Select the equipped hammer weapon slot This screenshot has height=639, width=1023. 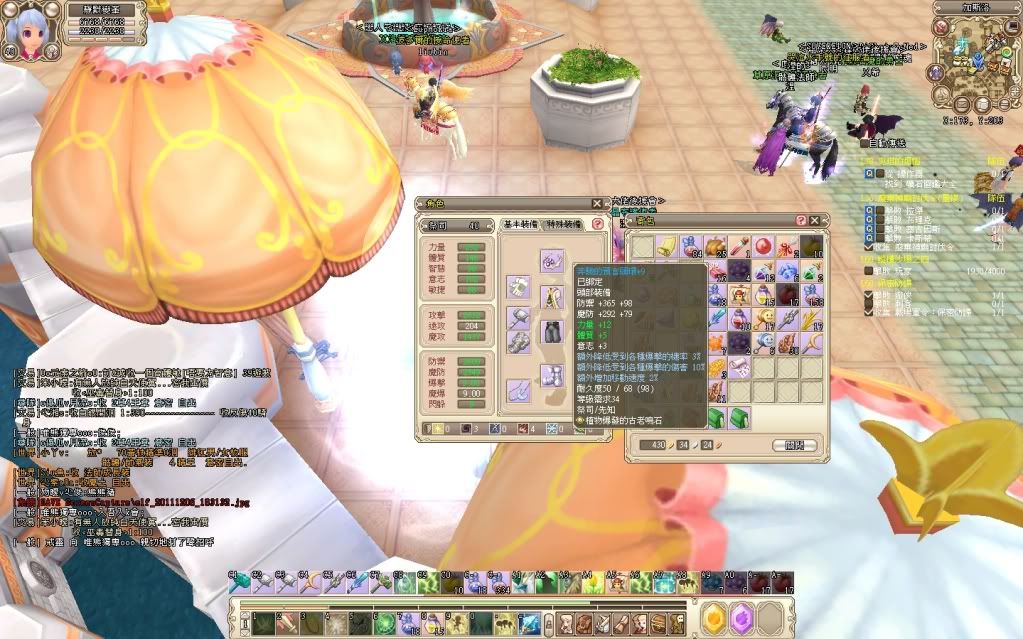click(519, 315)
